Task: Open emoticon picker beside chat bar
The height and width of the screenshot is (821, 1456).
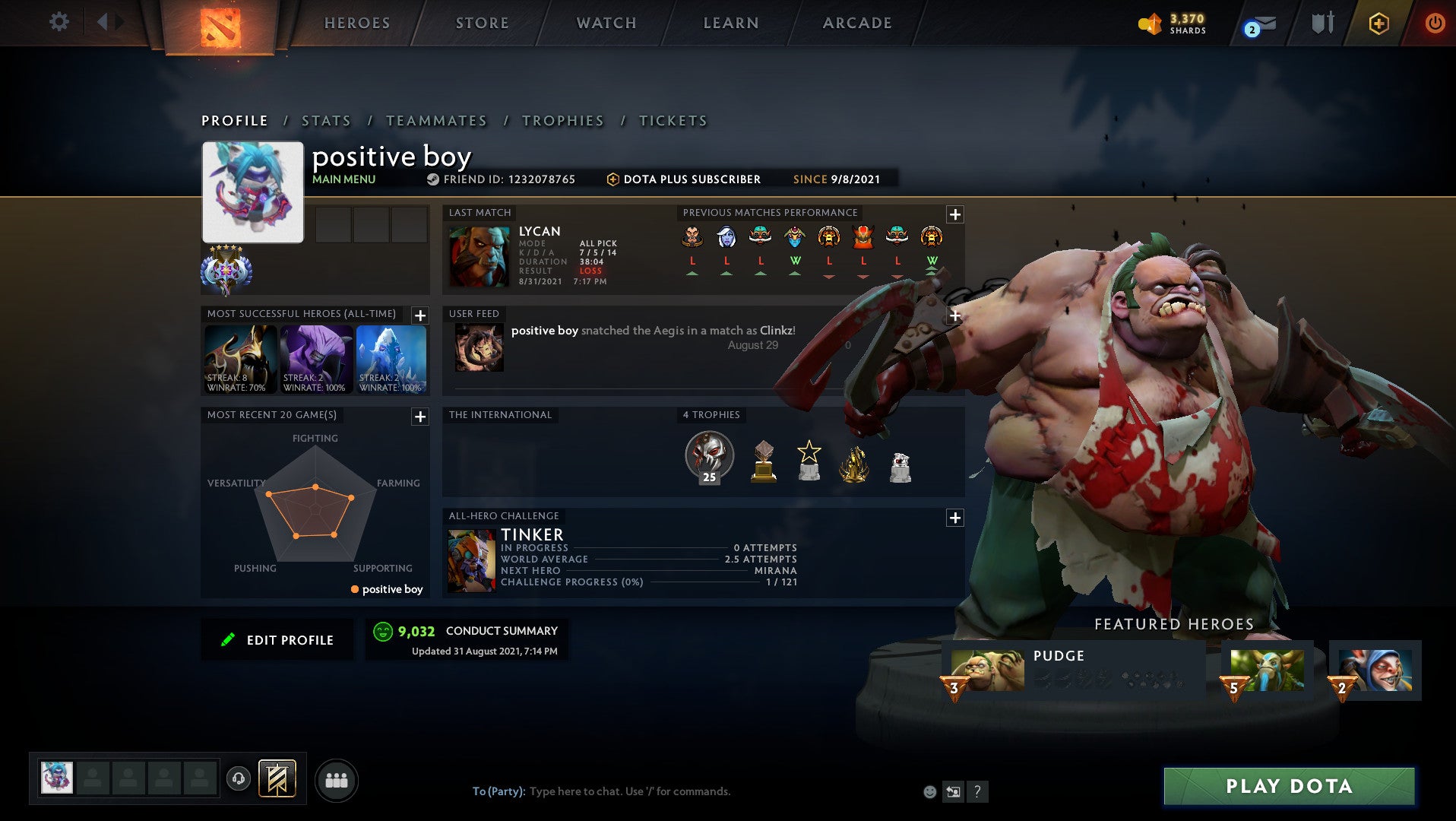Action: (929, 791)
